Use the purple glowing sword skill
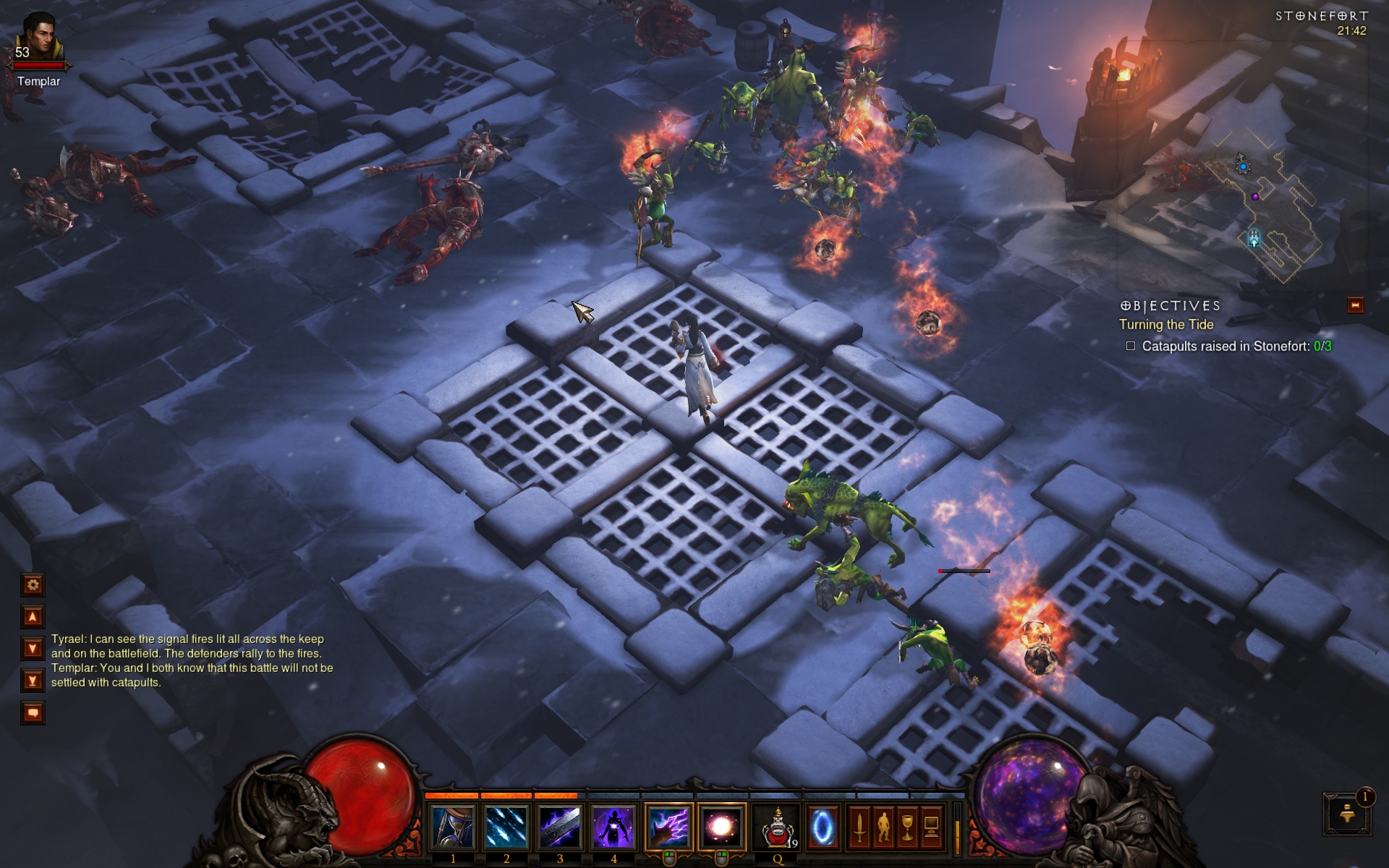The height and width of the screenshot is (868, 1389). (560, 827)
